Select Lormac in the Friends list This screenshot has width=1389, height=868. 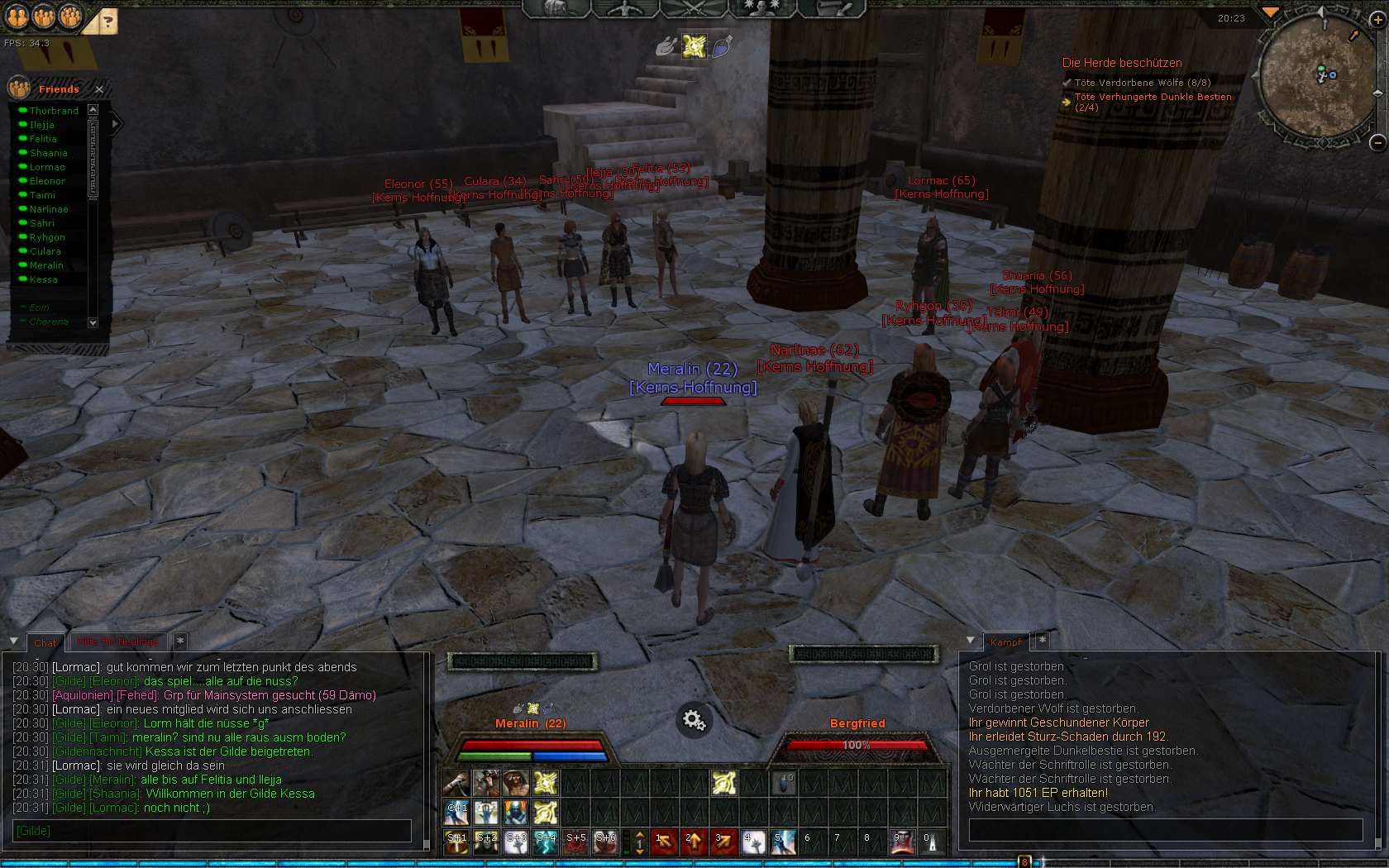(47, 167)
